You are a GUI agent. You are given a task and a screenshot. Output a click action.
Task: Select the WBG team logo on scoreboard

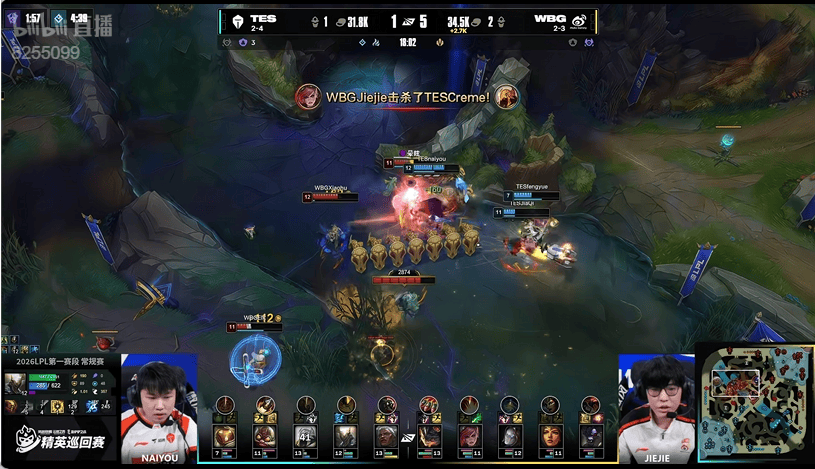tap(578, 21)
